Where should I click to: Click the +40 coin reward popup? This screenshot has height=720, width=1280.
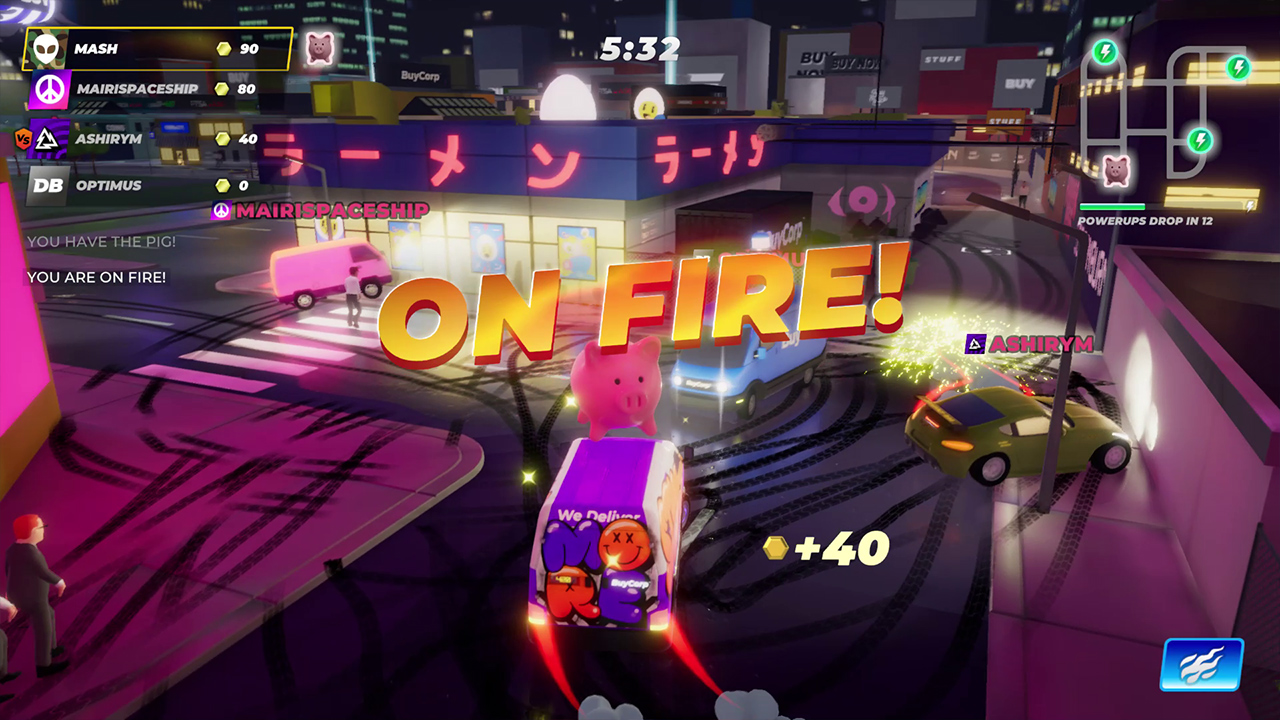[826, 547]
